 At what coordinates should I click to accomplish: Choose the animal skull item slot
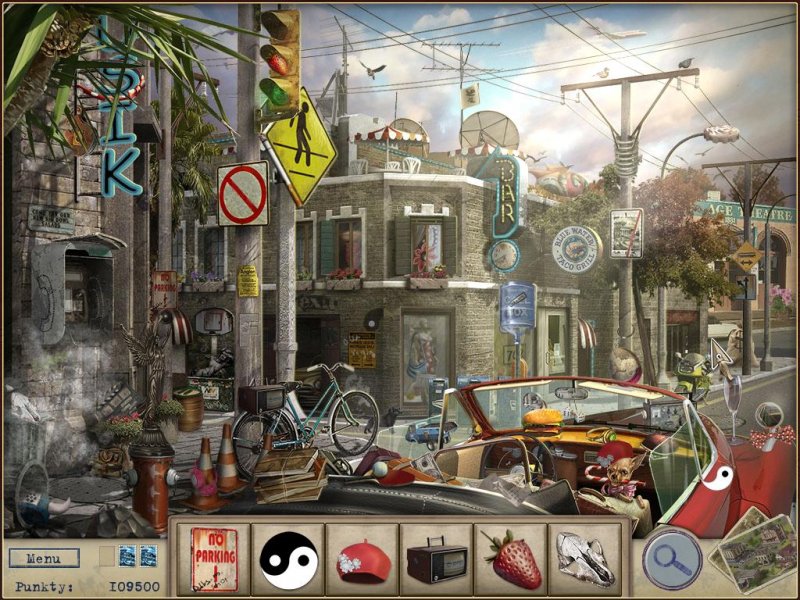(x=584, y=559)
